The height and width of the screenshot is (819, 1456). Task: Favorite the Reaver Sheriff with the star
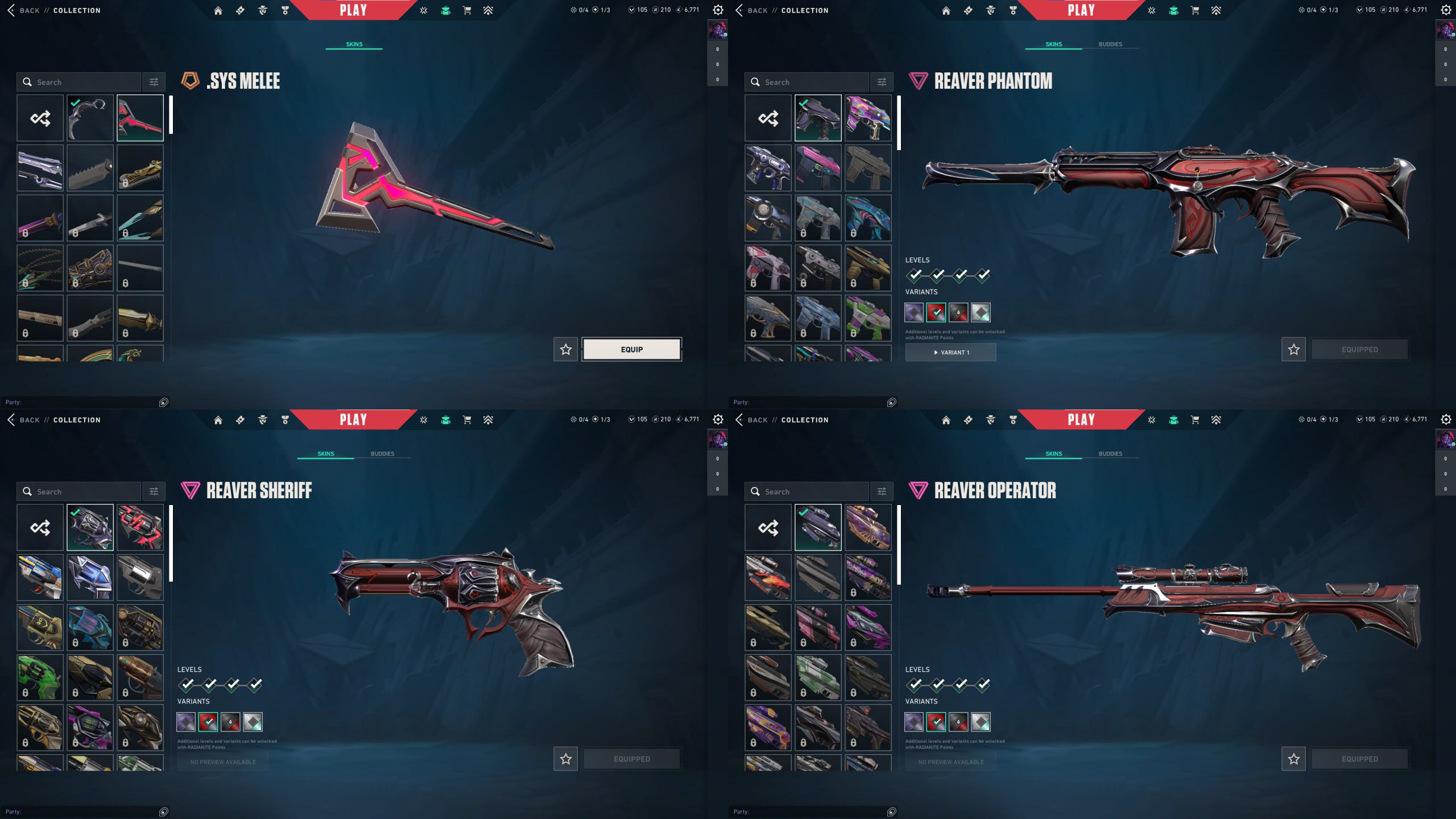[x=565, y=759]
